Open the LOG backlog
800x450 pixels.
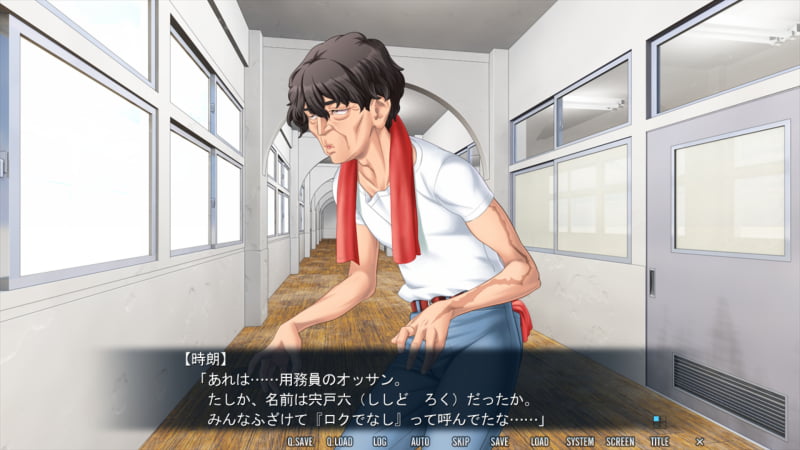380,441
